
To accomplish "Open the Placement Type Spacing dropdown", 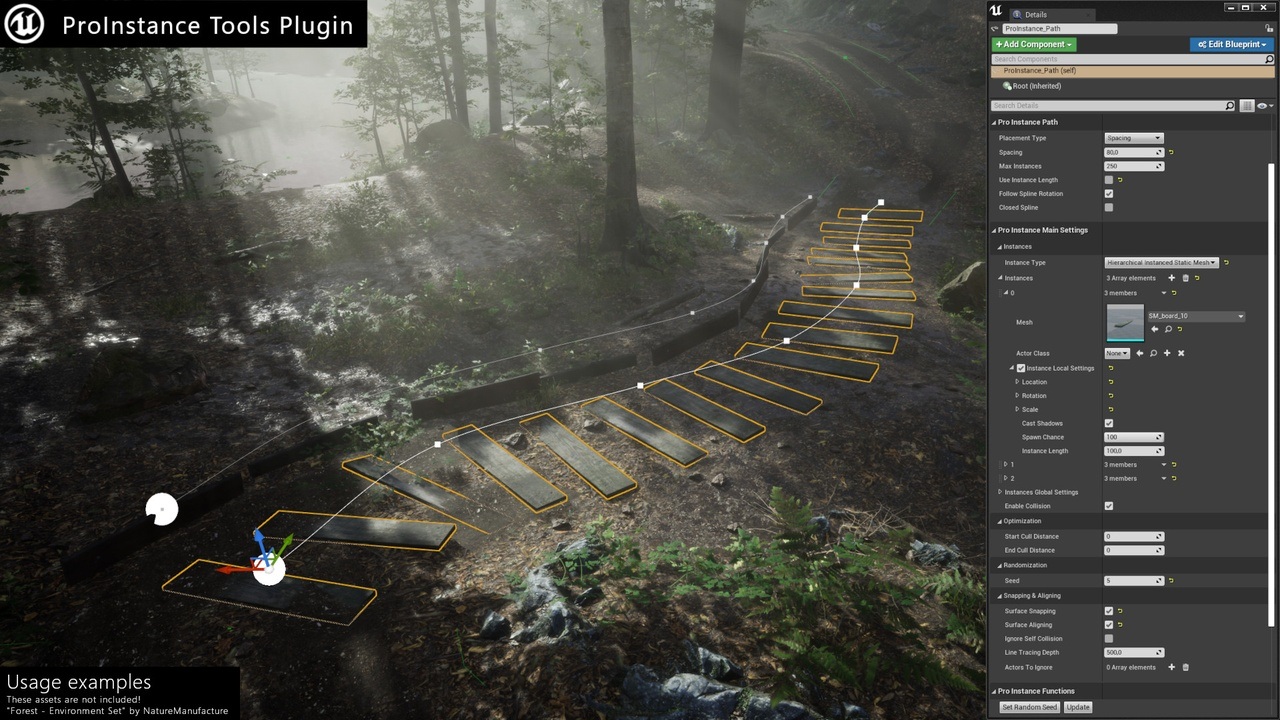I will click(x=1133, y=138).
